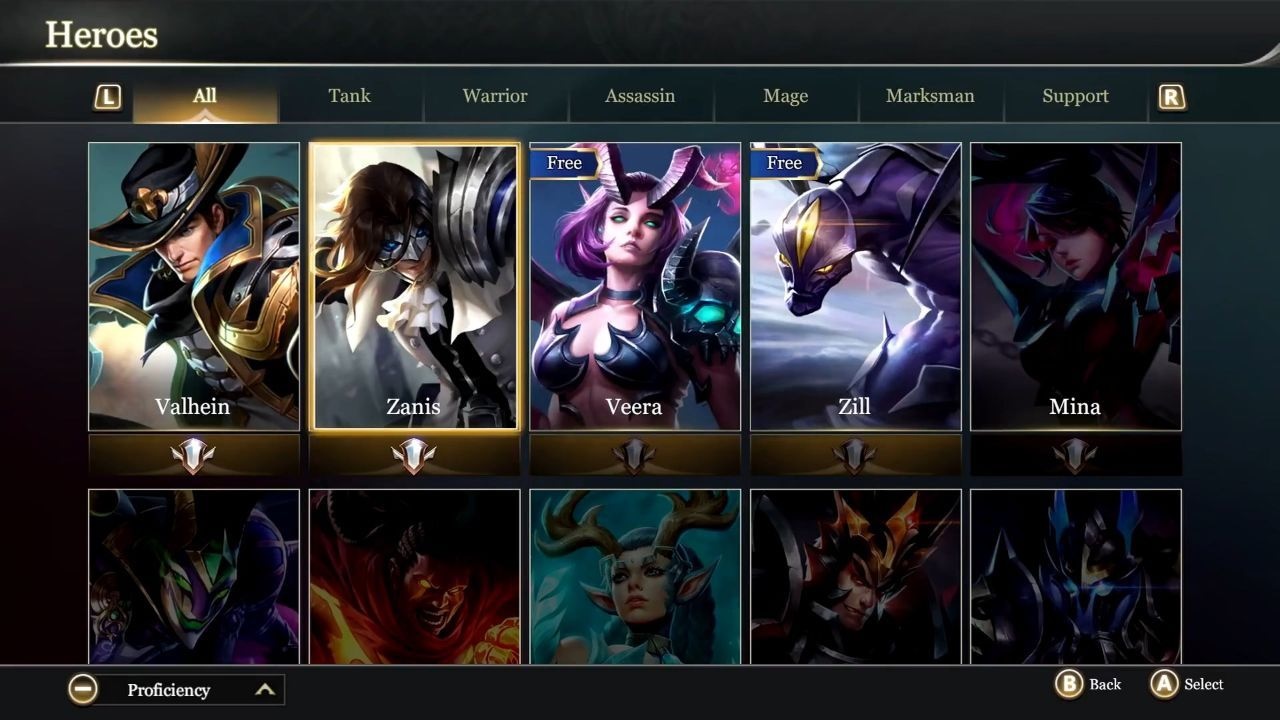Pick the Veera hero card
The height and width of the screenshot is (720, 1280).
(x=635, y=286)
